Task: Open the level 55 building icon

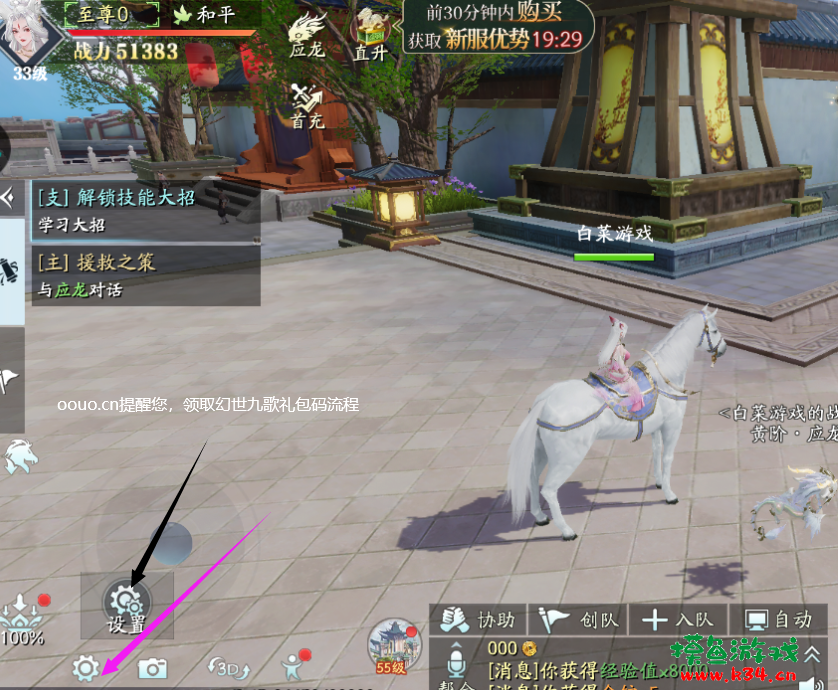Action: (393, 645)
